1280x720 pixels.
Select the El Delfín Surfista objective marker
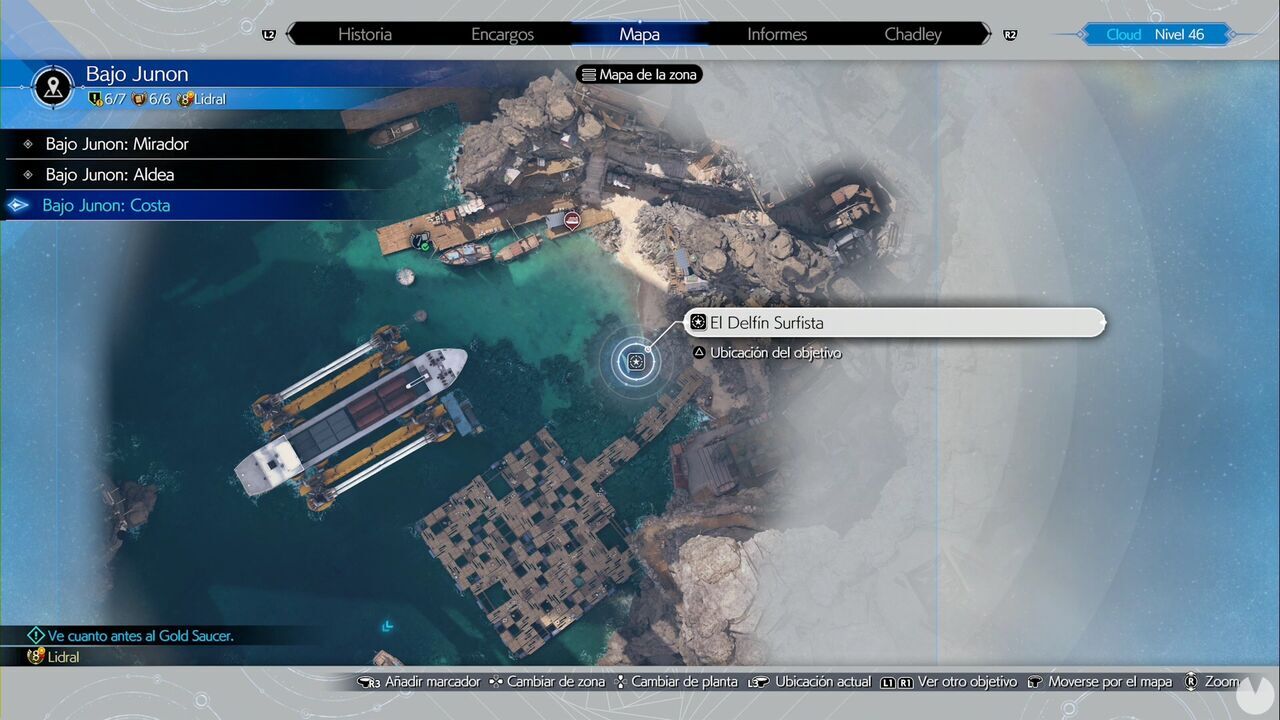(x=636, y=362)
